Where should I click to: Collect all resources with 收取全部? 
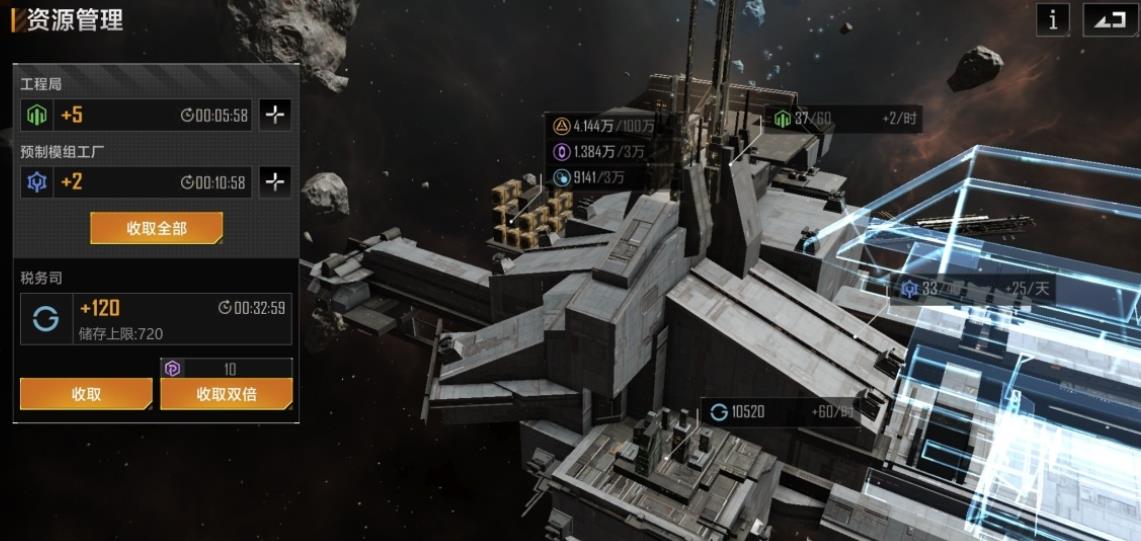156,228
